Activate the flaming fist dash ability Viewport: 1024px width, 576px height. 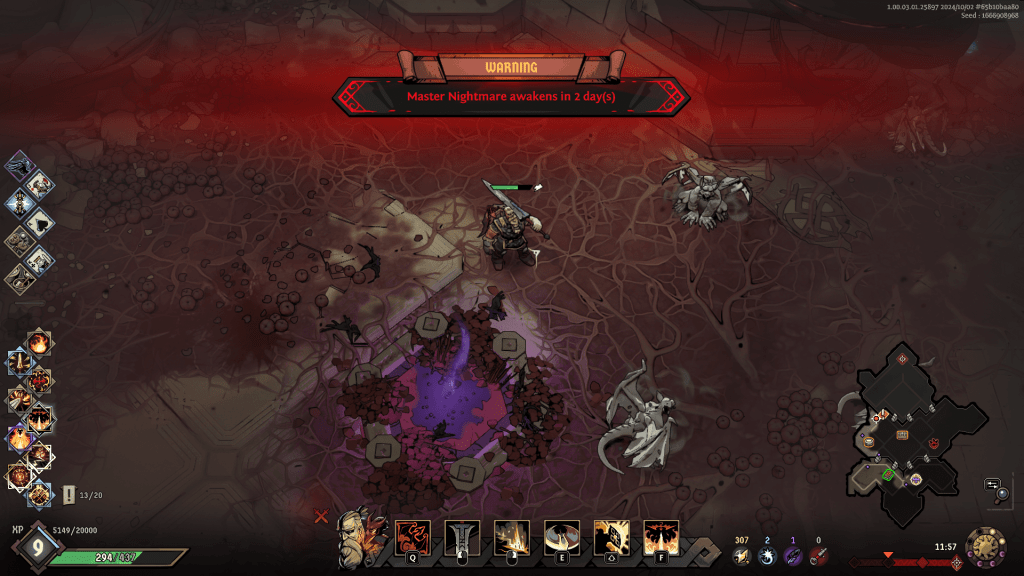point(611,537)
